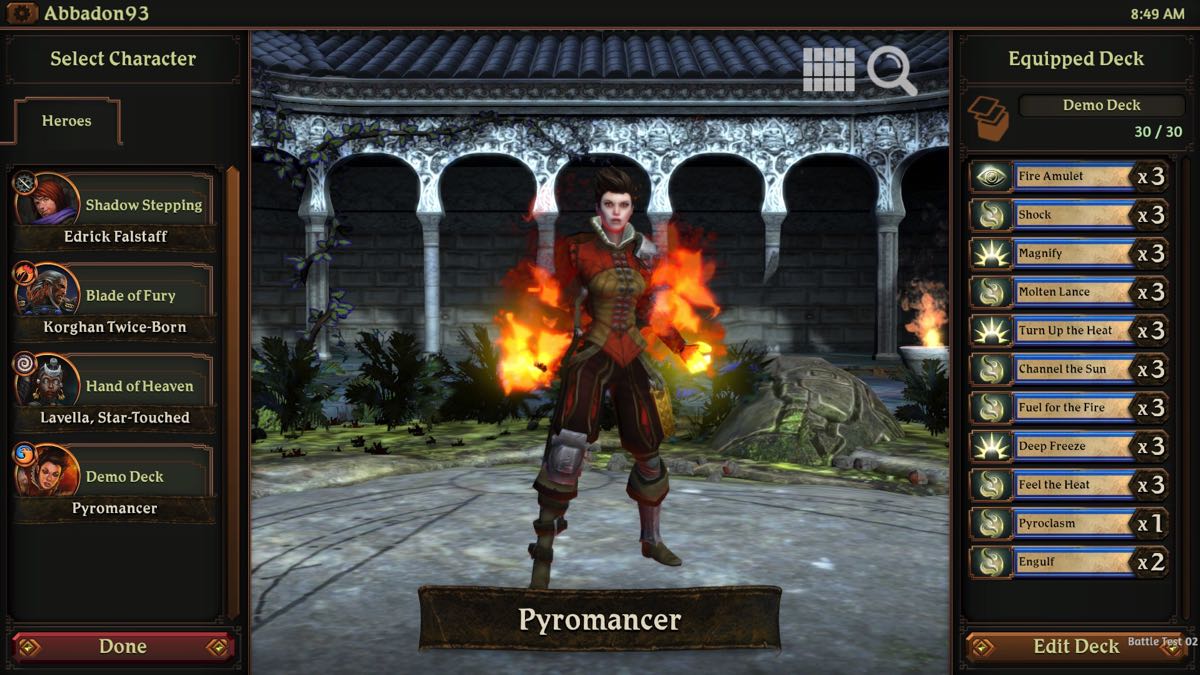The image size is (1200, 675).
Task: Choose the Engulf card
Action: (x=1070, y=562)
